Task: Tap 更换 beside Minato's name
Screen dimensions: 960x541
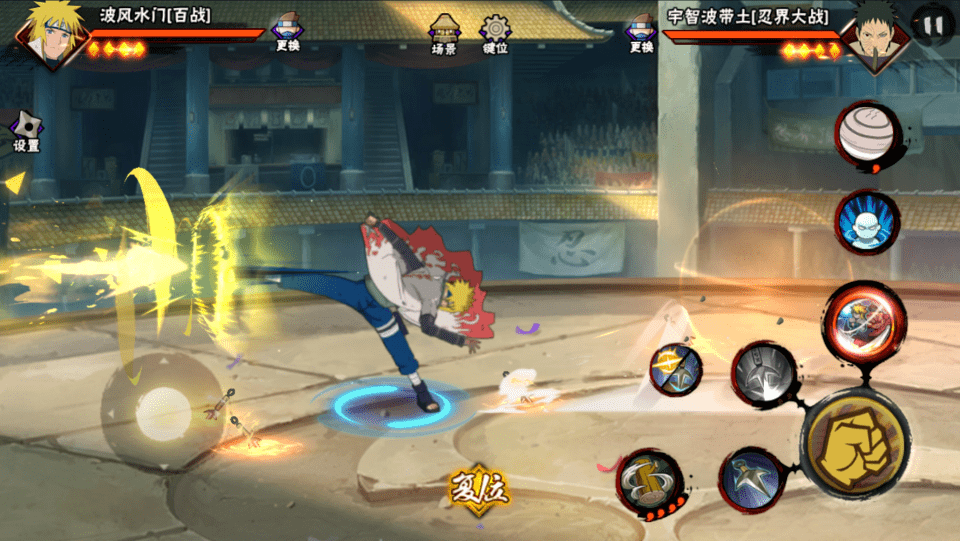Action: (287, 34)
